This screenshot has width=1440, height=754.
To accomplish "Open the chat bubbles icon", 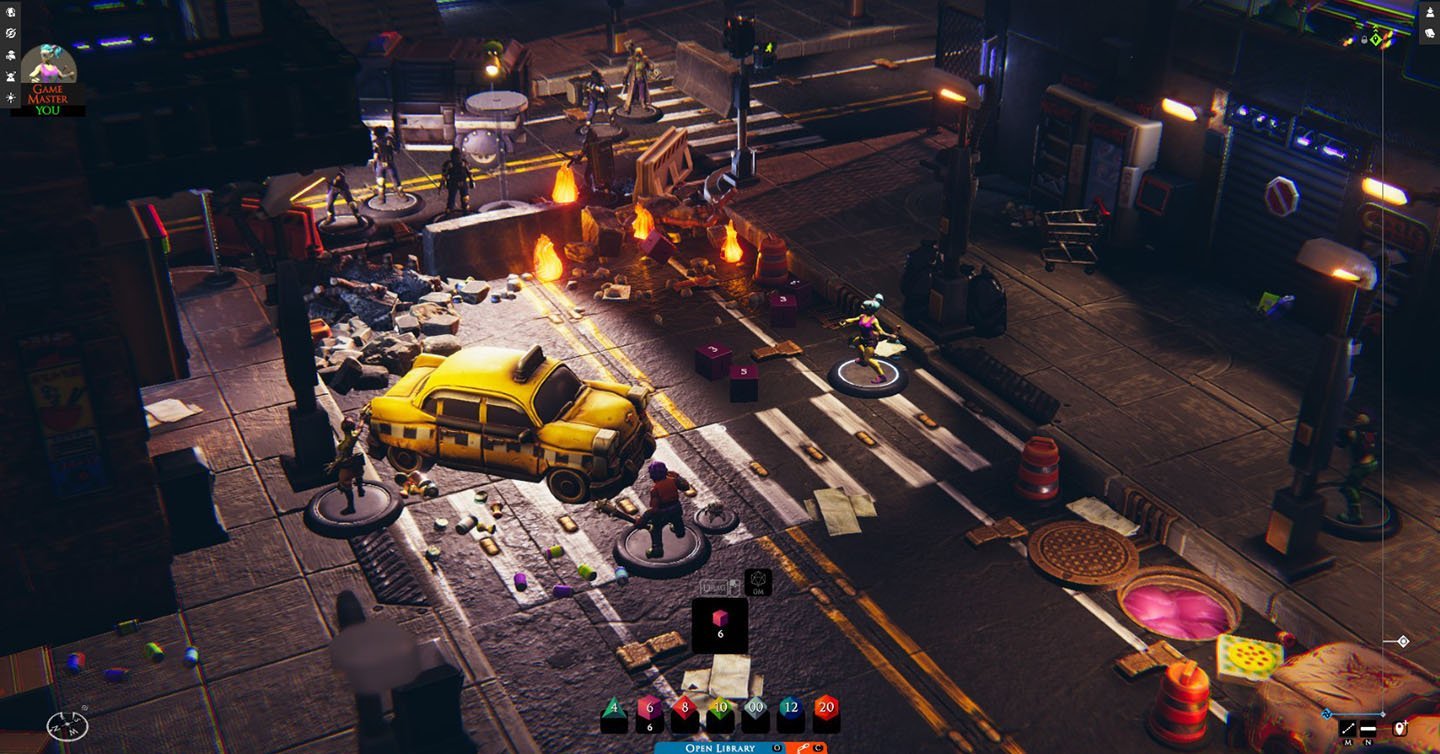I will tap(1428, 33).
